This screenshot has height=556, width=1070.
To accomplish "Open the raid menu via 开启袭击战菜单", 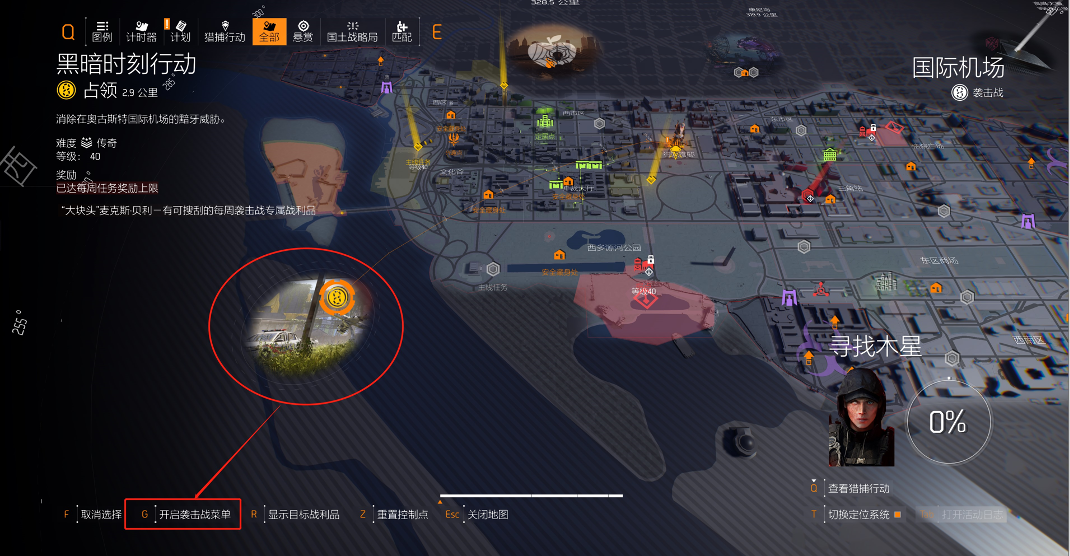I will pos(194,515).
